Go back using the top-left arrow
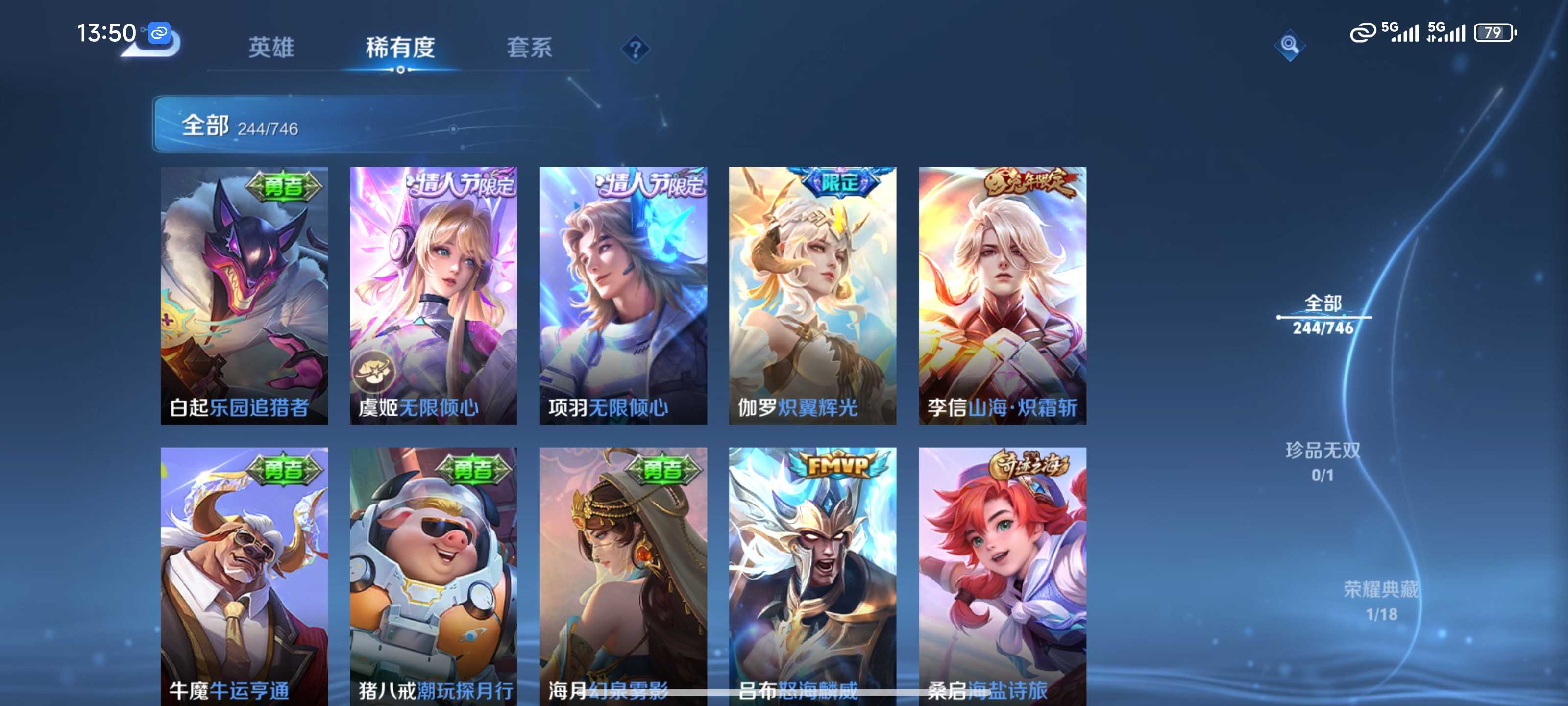 (152, 44)
